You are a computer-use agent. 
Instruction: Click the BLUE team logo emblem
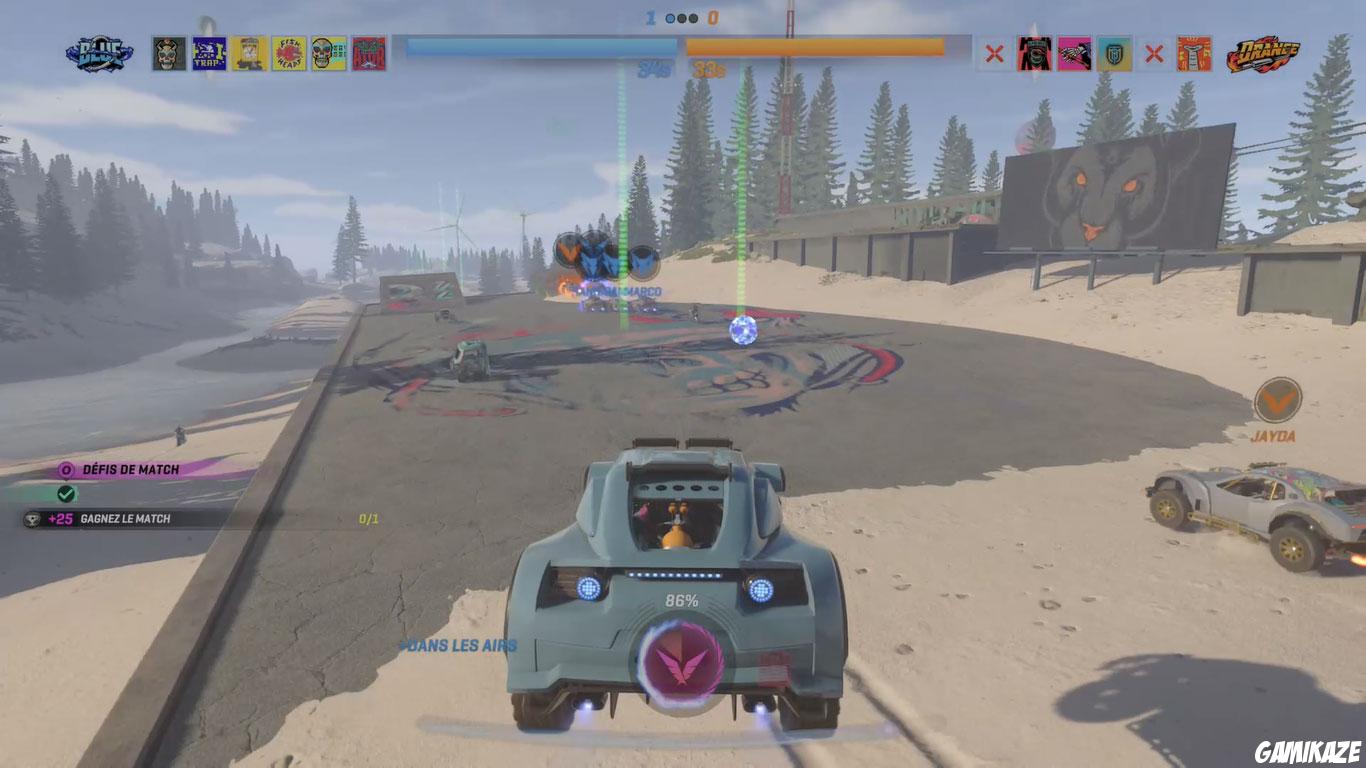[x=97, y=52]
